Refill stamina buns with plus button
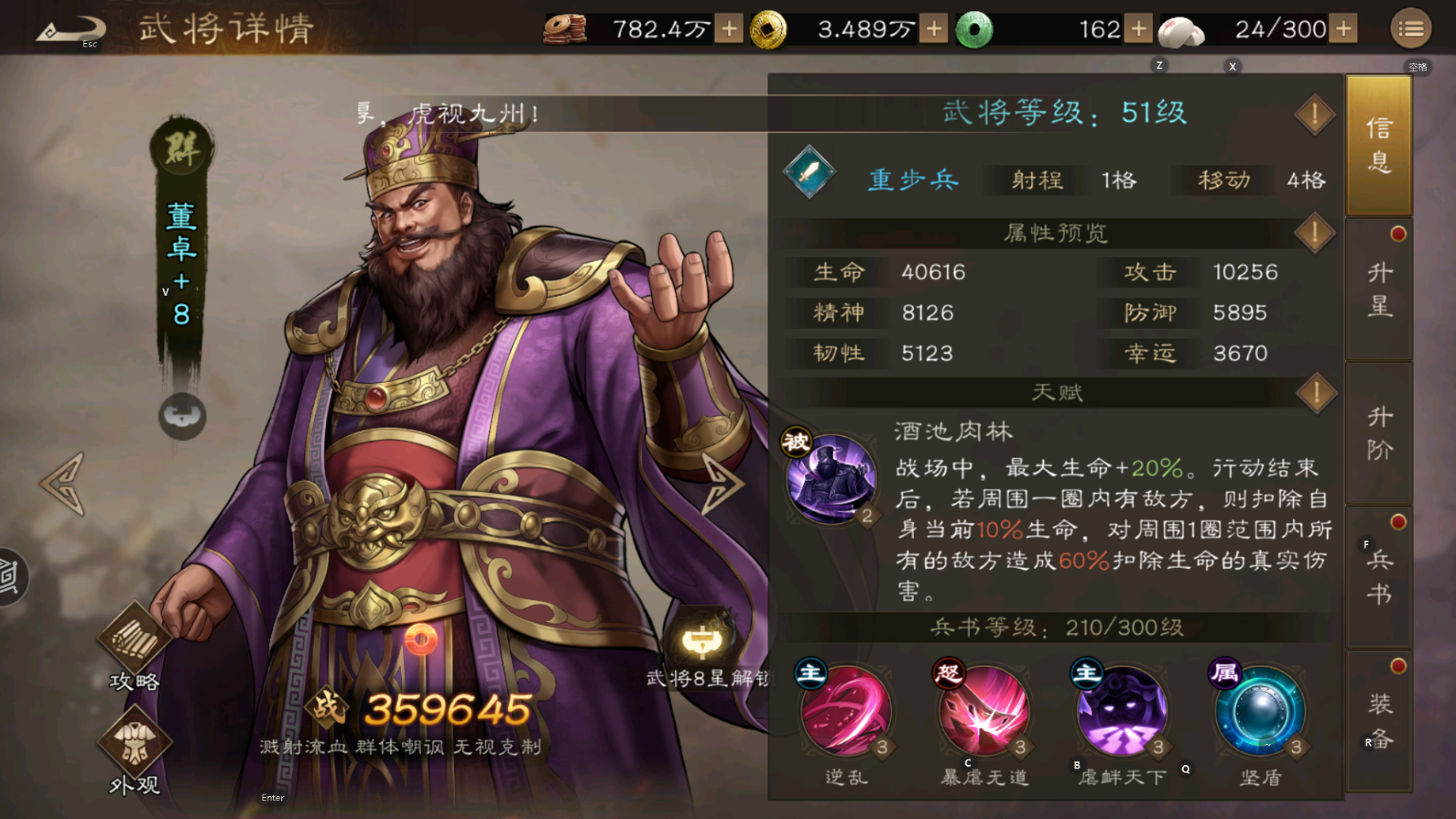 [1343, 29]
